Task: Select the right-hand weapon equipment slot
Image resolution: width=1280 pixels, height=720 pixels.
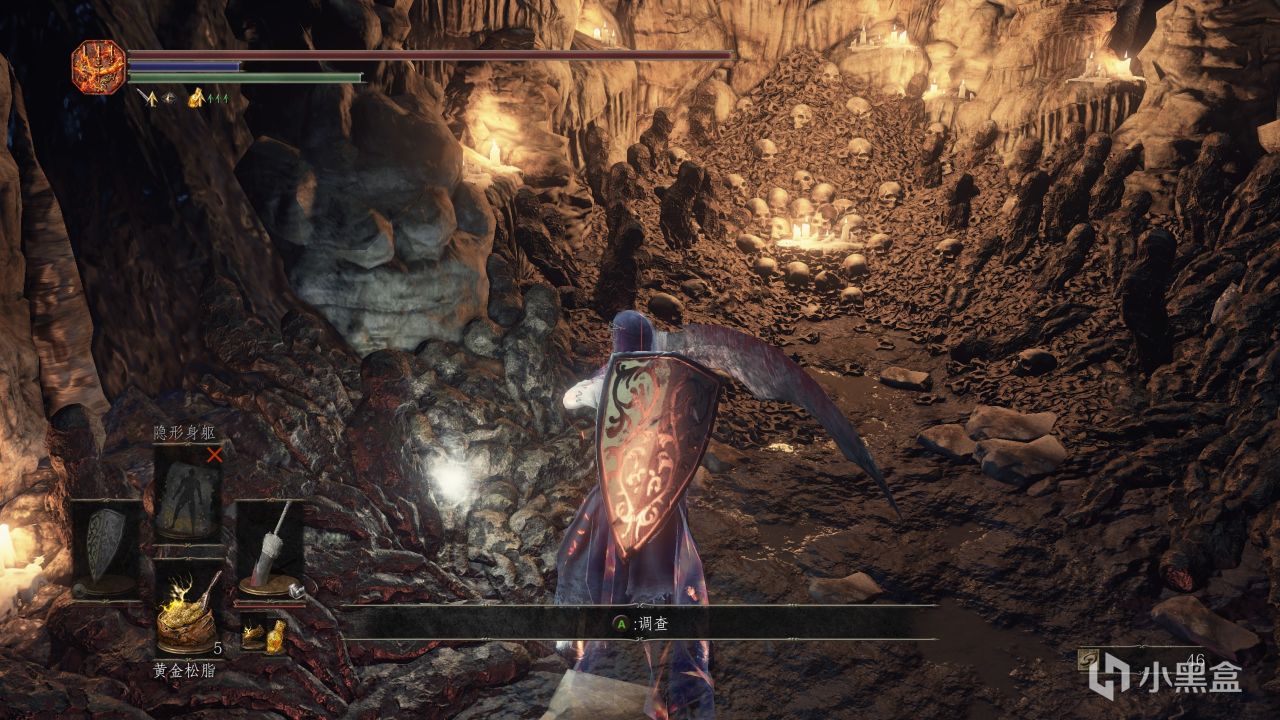Action: tap(269, 549)
